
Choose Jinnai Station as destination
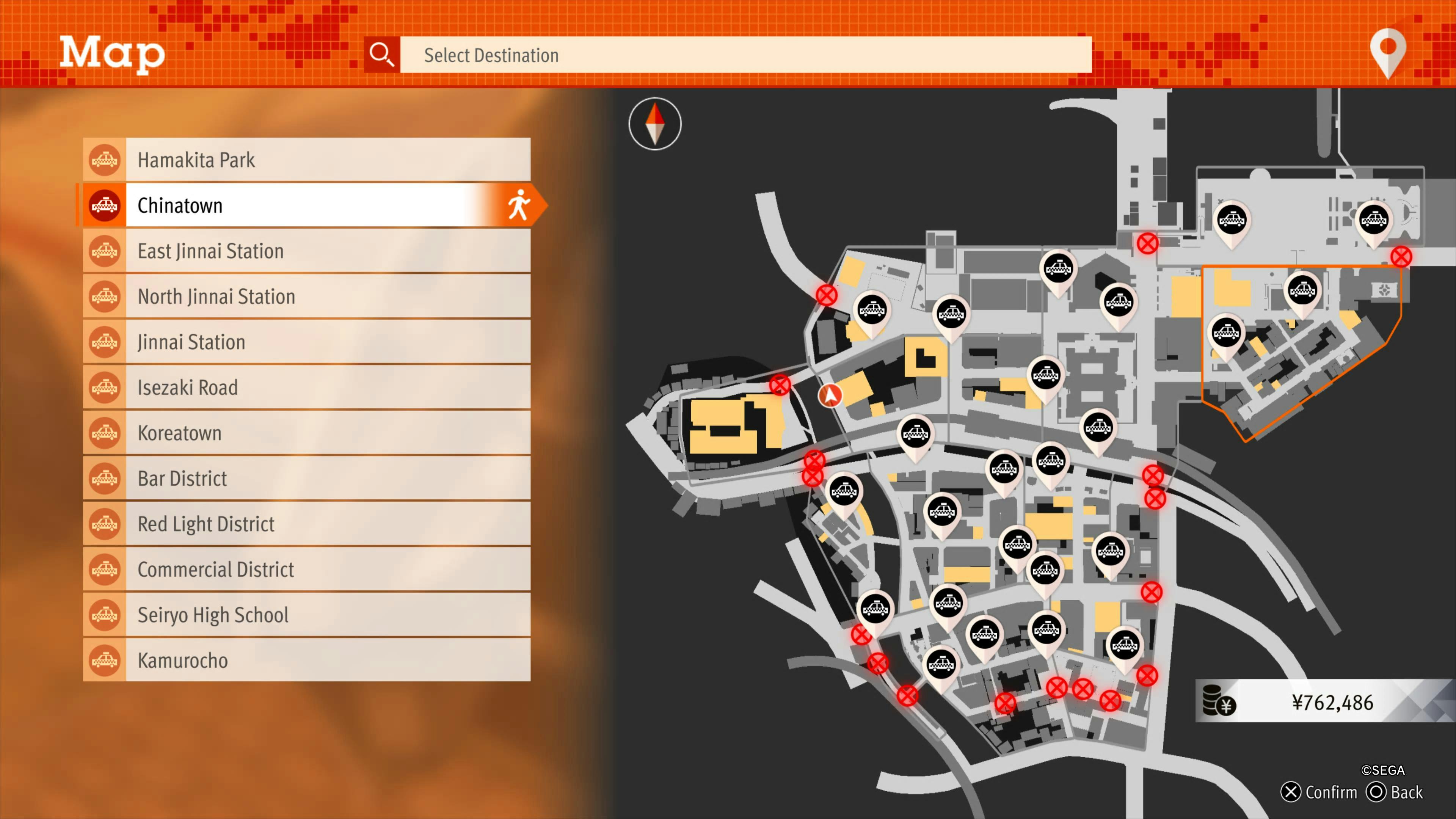[x=306, y=342]
